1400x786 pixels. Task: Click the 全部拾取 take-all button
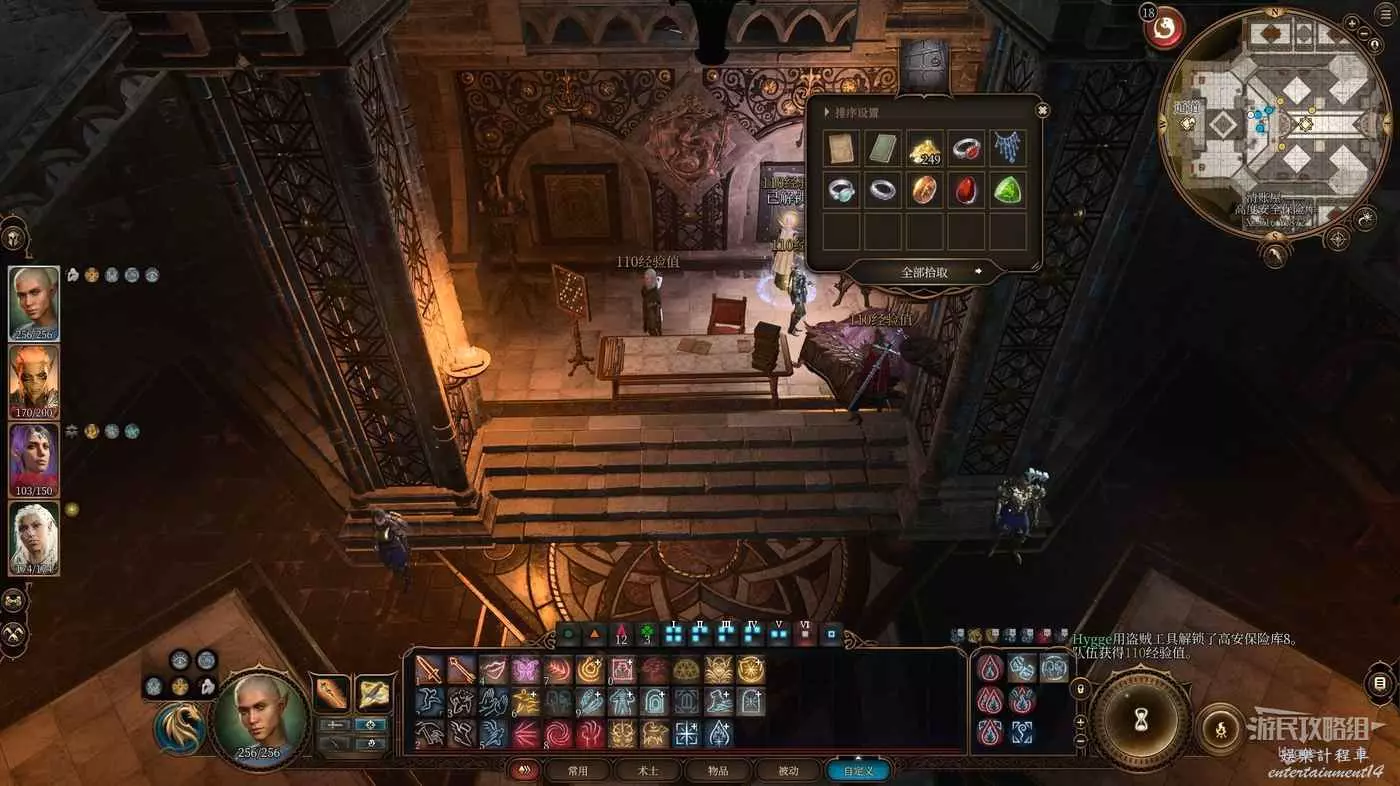925,271
